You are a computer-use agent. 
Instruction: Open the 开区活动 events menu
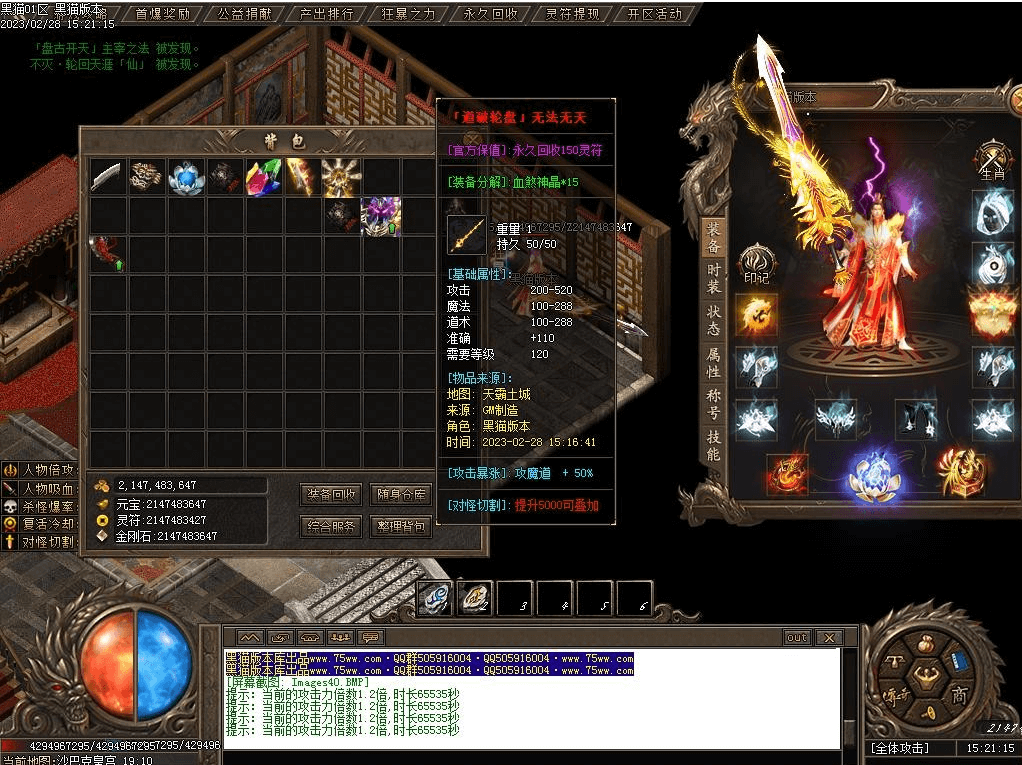(655, 14)
